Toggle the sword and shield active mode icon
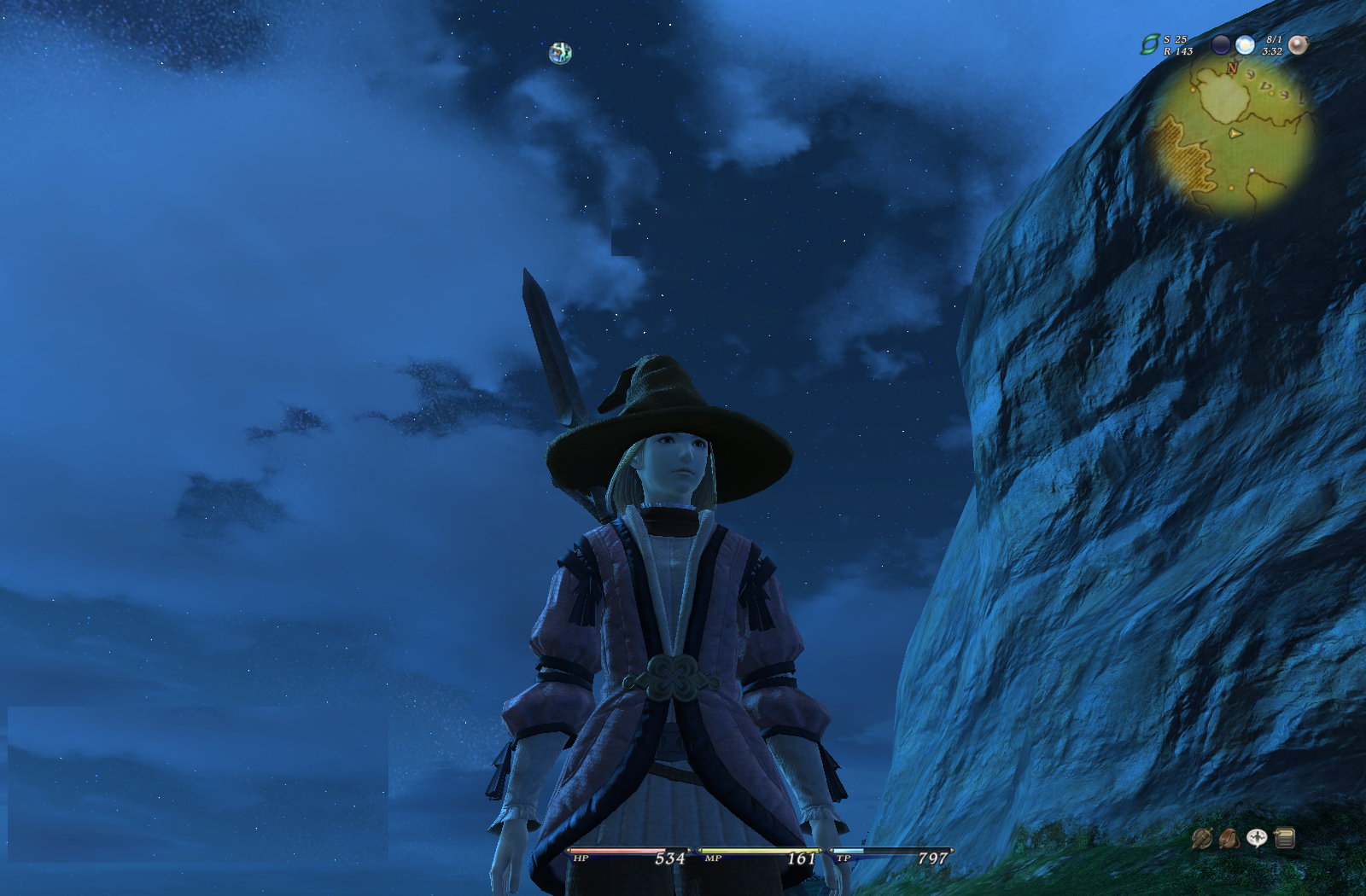 1201,839
